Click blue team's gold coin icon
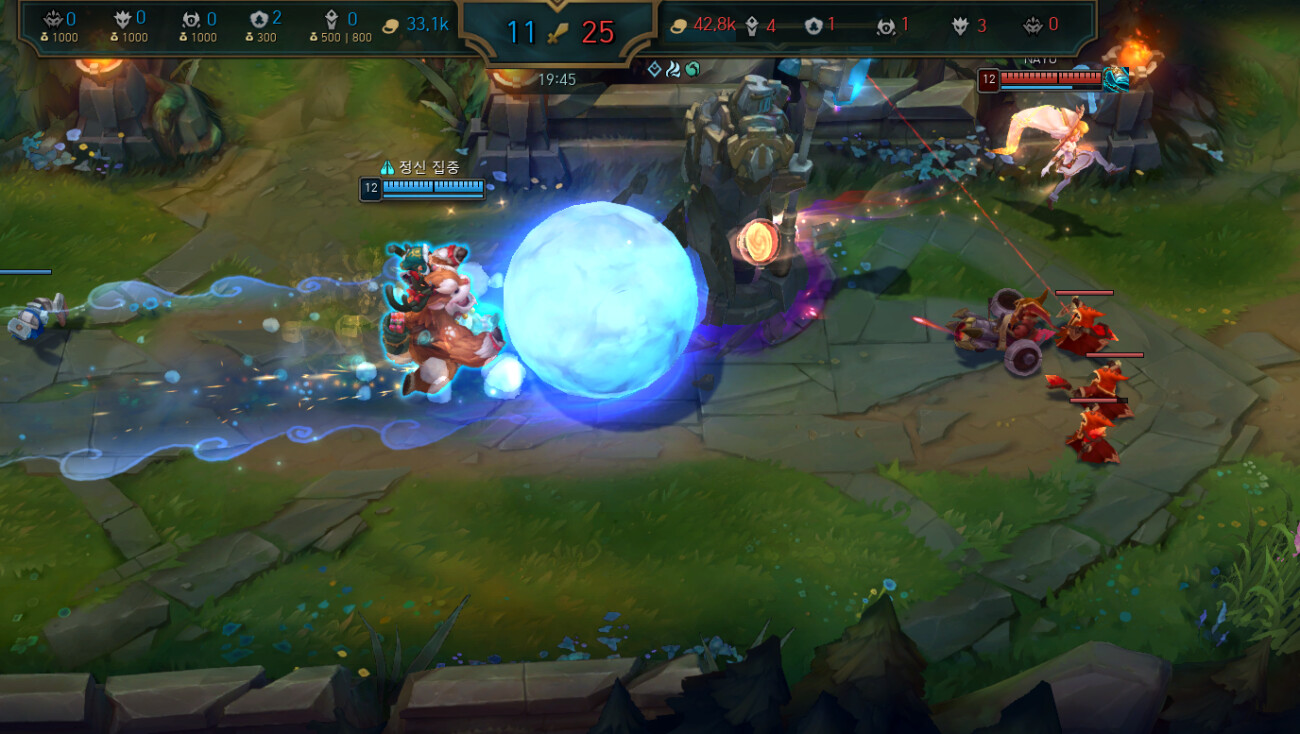 click(392, 25)
